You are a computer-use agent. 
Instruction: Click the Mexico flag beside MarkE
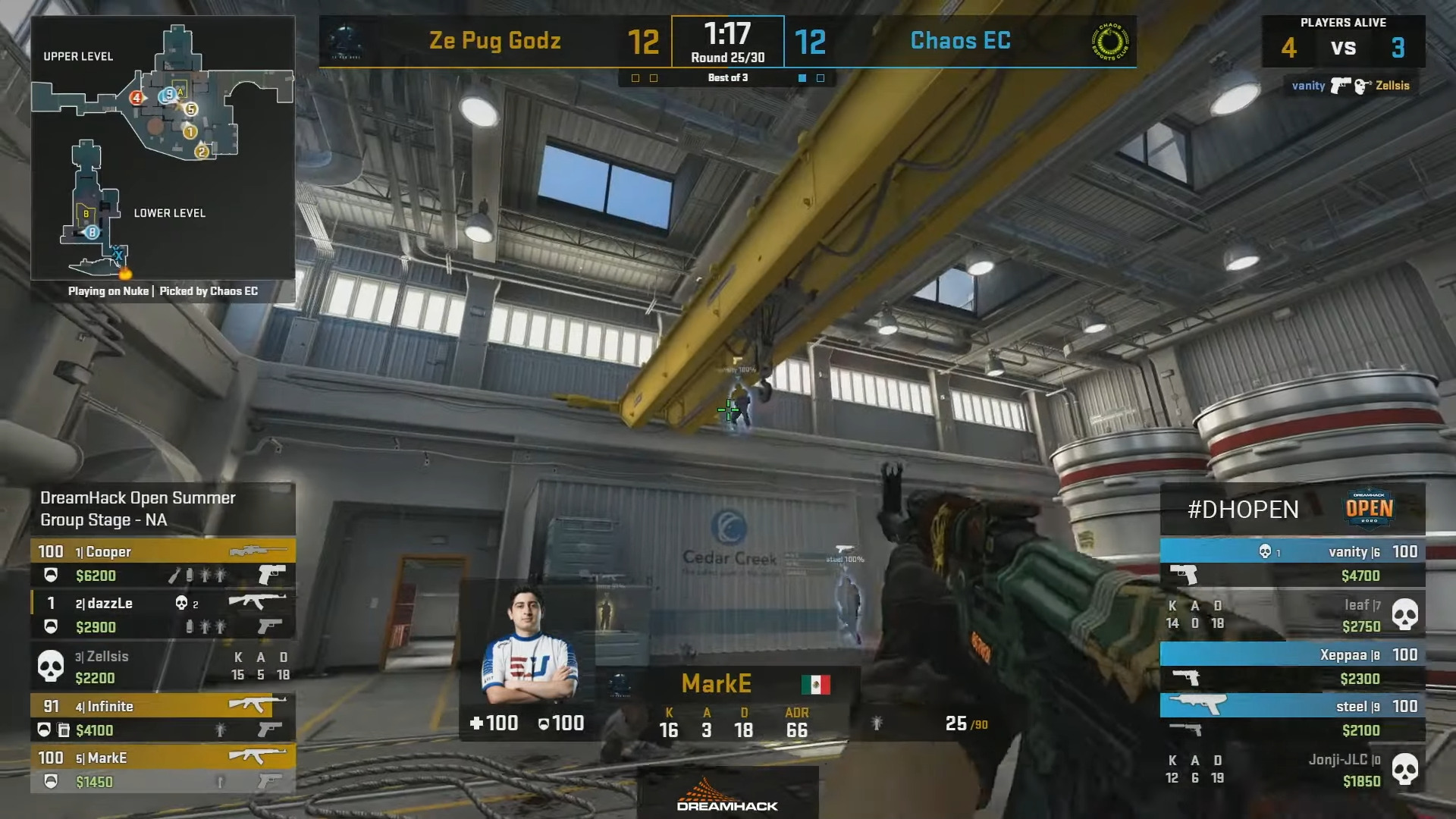tap(815, 684)
